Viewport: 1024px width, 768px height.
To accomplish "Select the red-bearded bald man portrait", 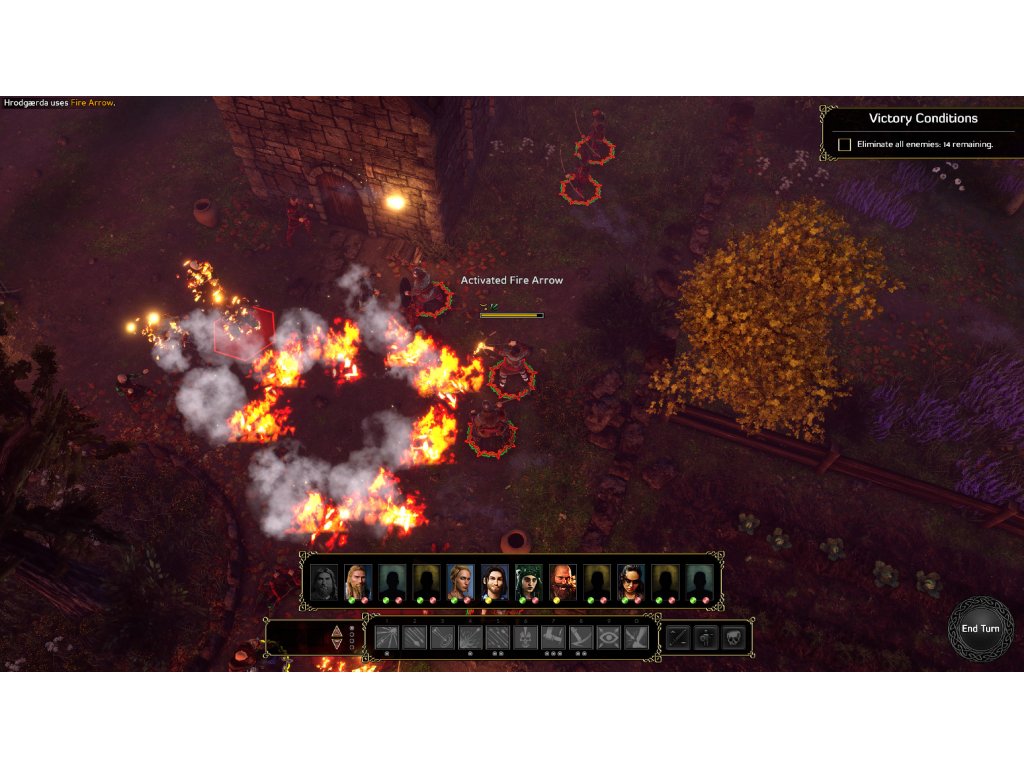I will [562, 582].
